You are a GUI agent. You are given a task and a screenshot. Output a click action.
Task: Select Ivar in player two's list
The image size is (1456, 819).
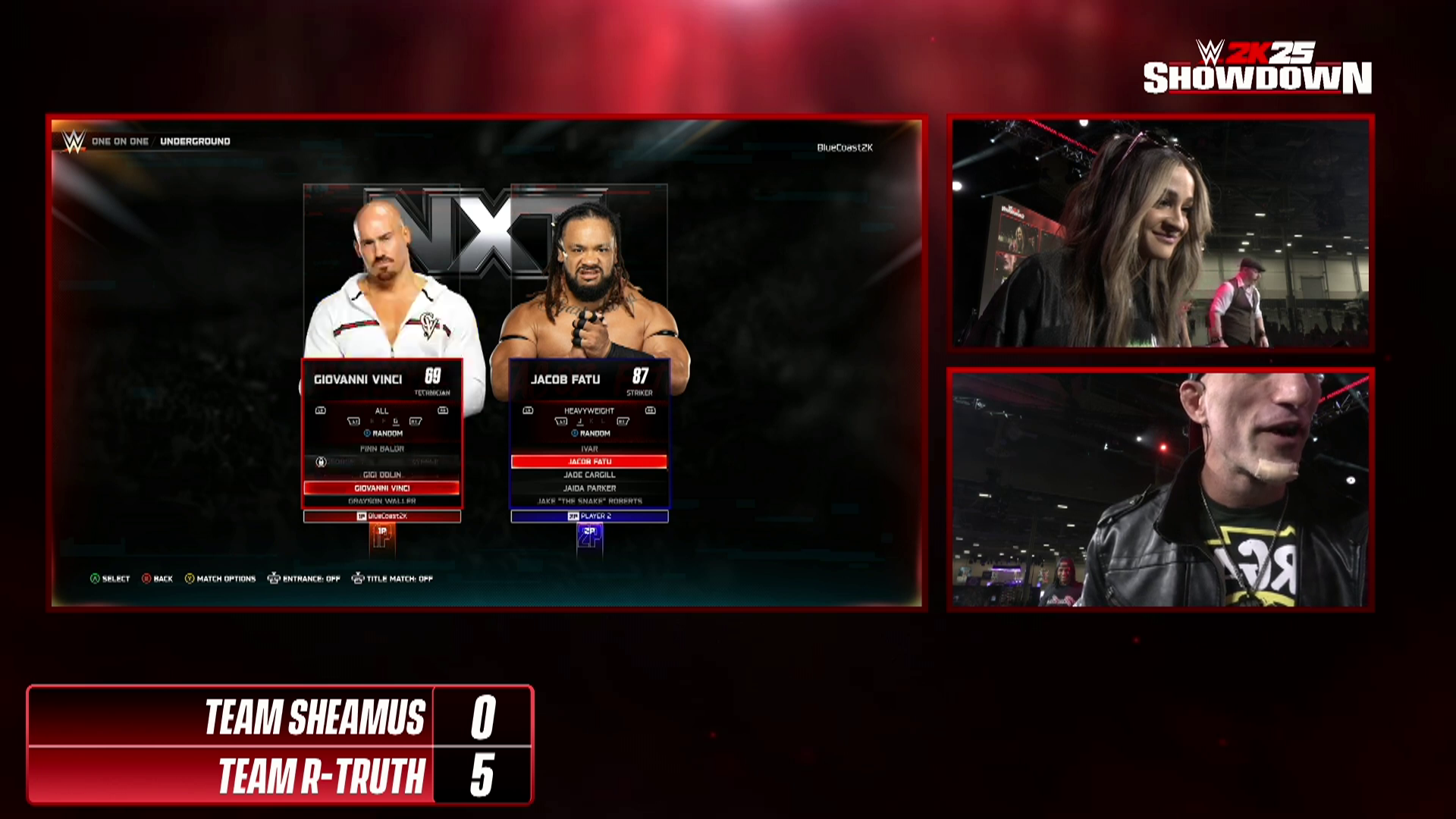pos(589,449)
